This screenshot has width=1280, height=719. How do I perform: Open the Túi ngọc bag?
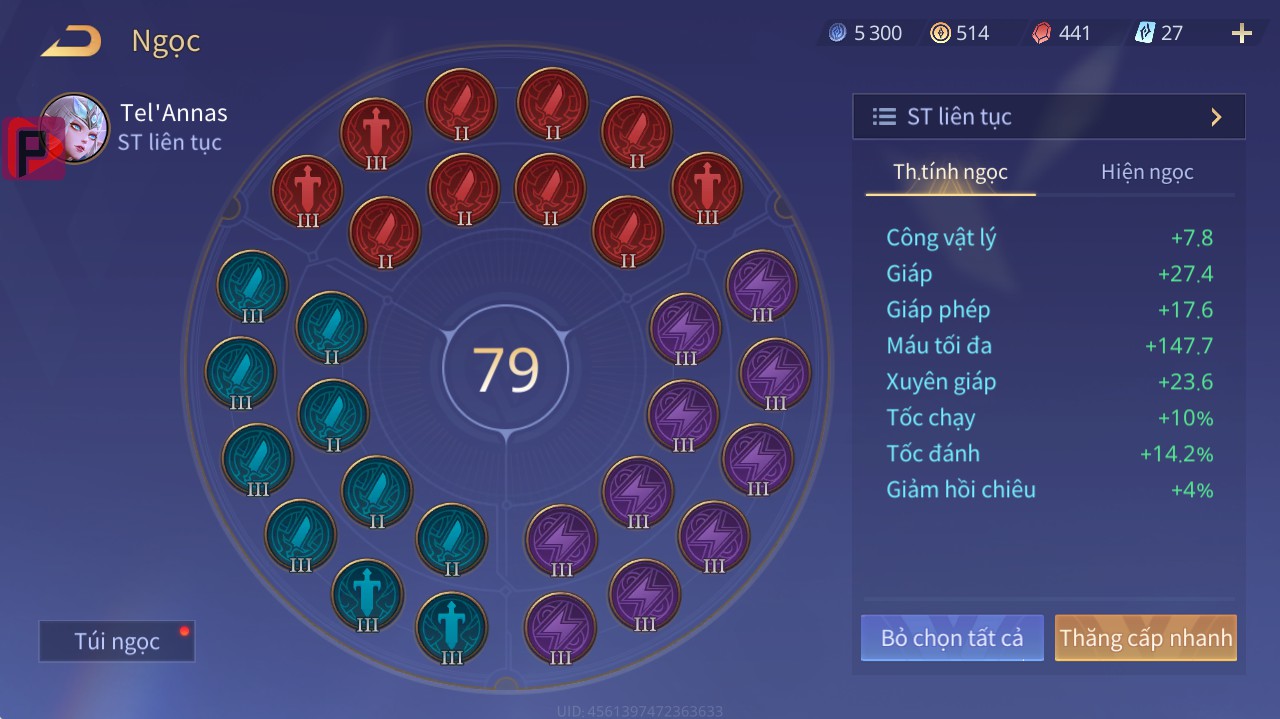pyautogui.click(x=117, y=641)
